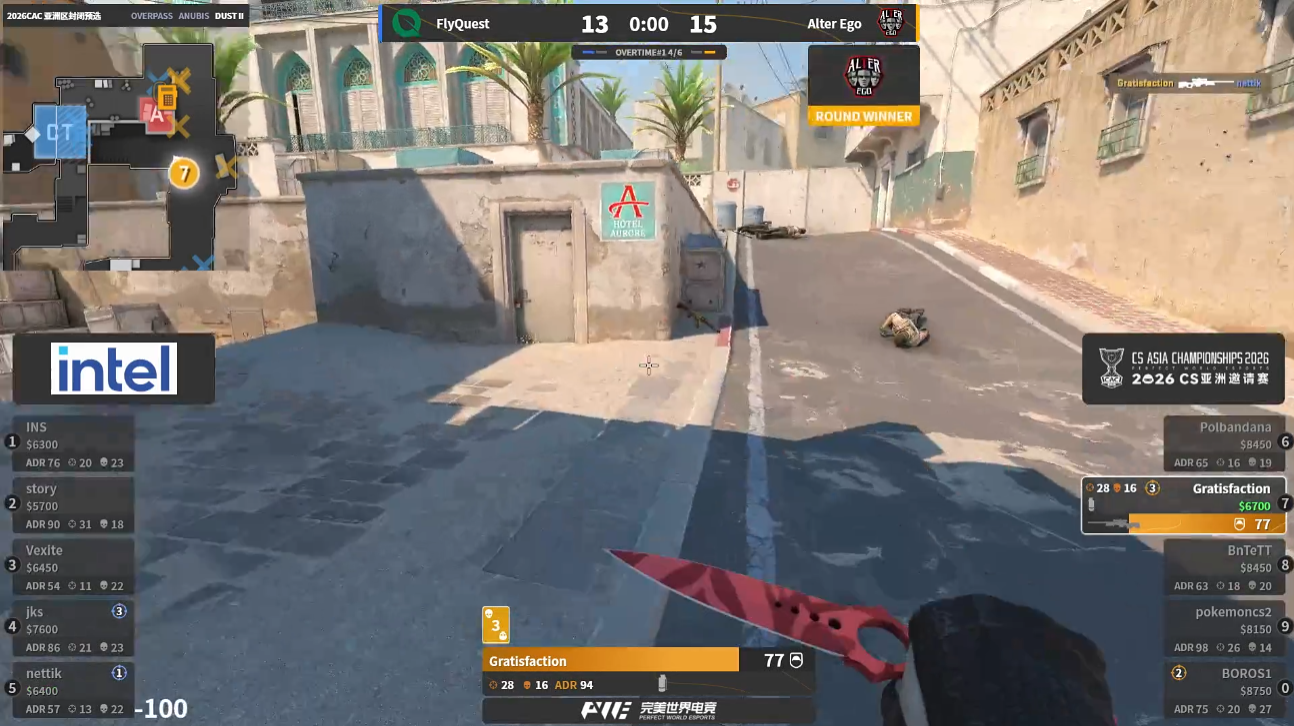Choose Vexite's player panel
Viewport: 1294px width, 726px height.
pyautogui.click(x=73, y=567)
